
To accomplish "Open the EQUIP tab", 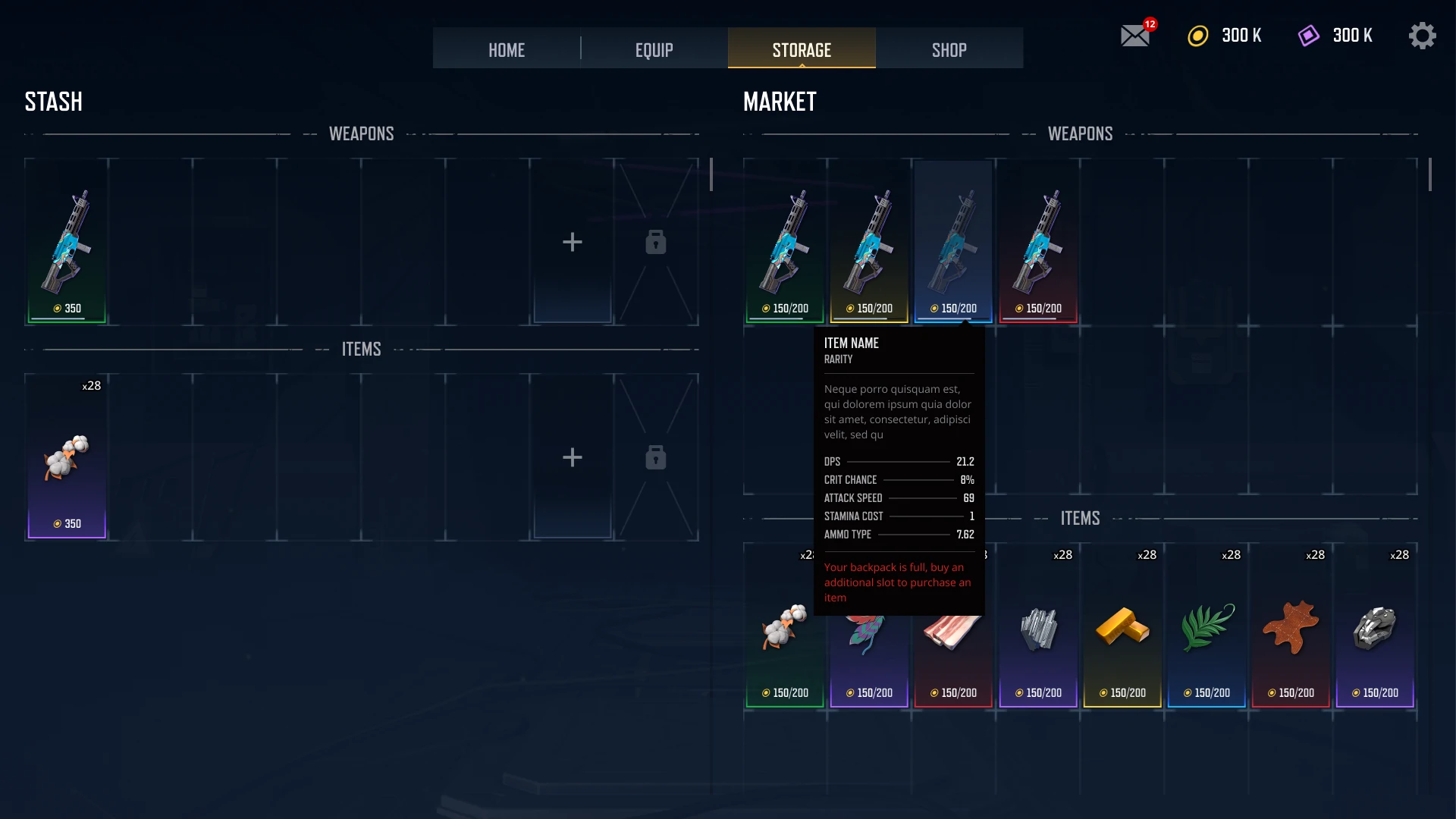I will [654, 49].
